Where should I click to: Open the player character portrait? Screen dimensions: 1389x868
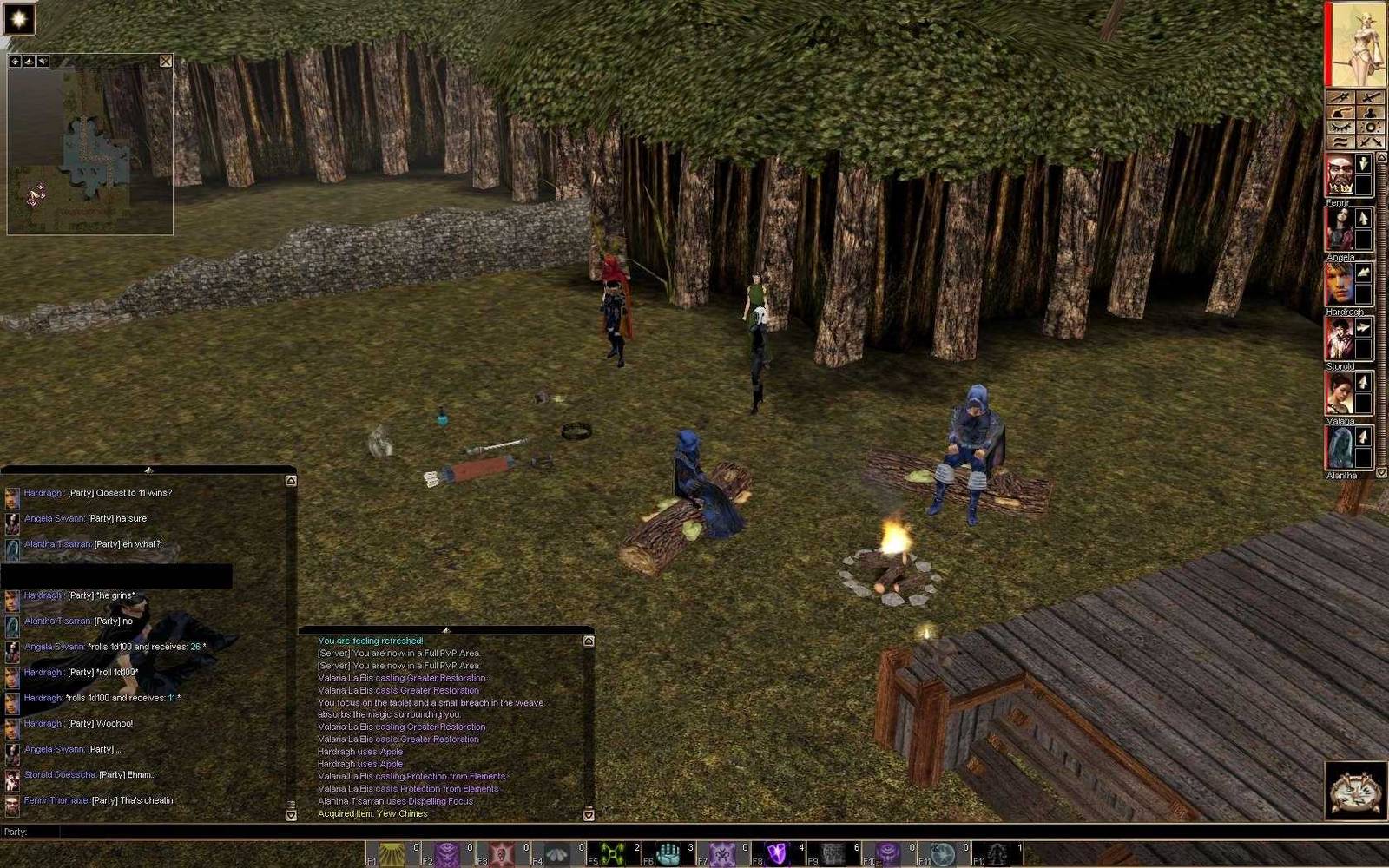tap(1358, 44)
